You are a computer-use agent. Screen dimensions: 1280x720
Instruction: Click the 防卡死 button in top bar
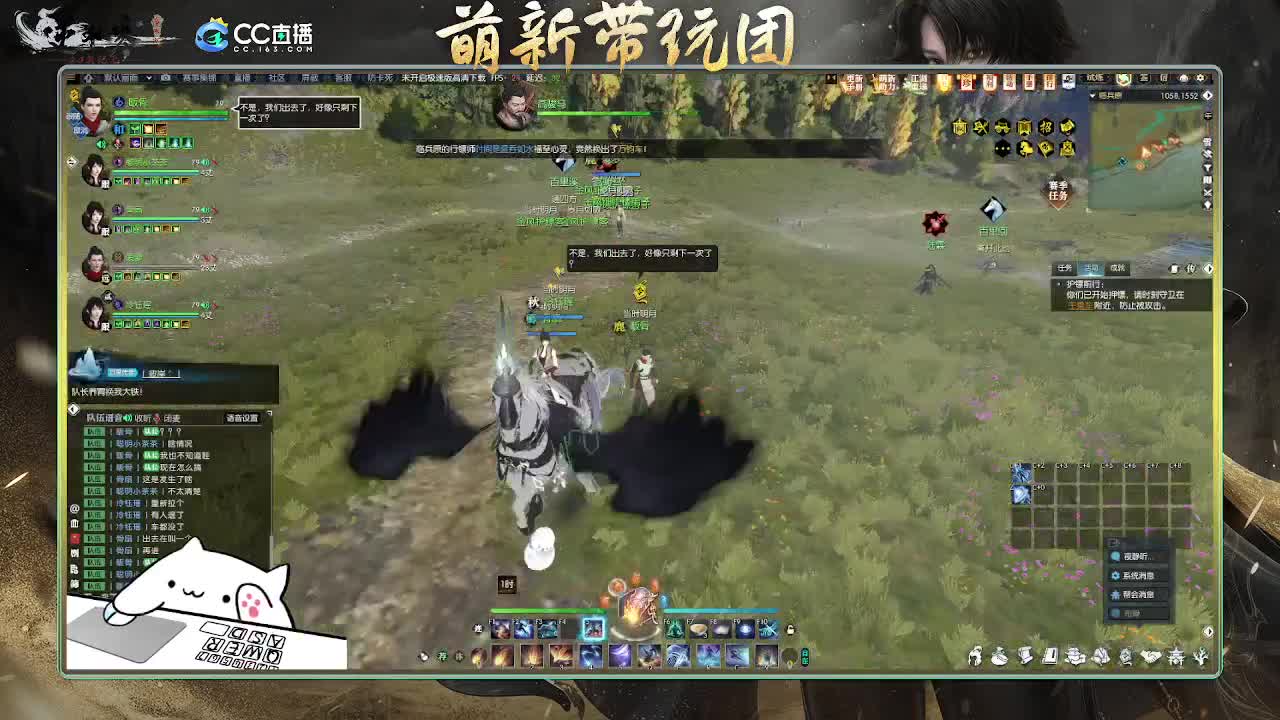click(x=378, y=78)
